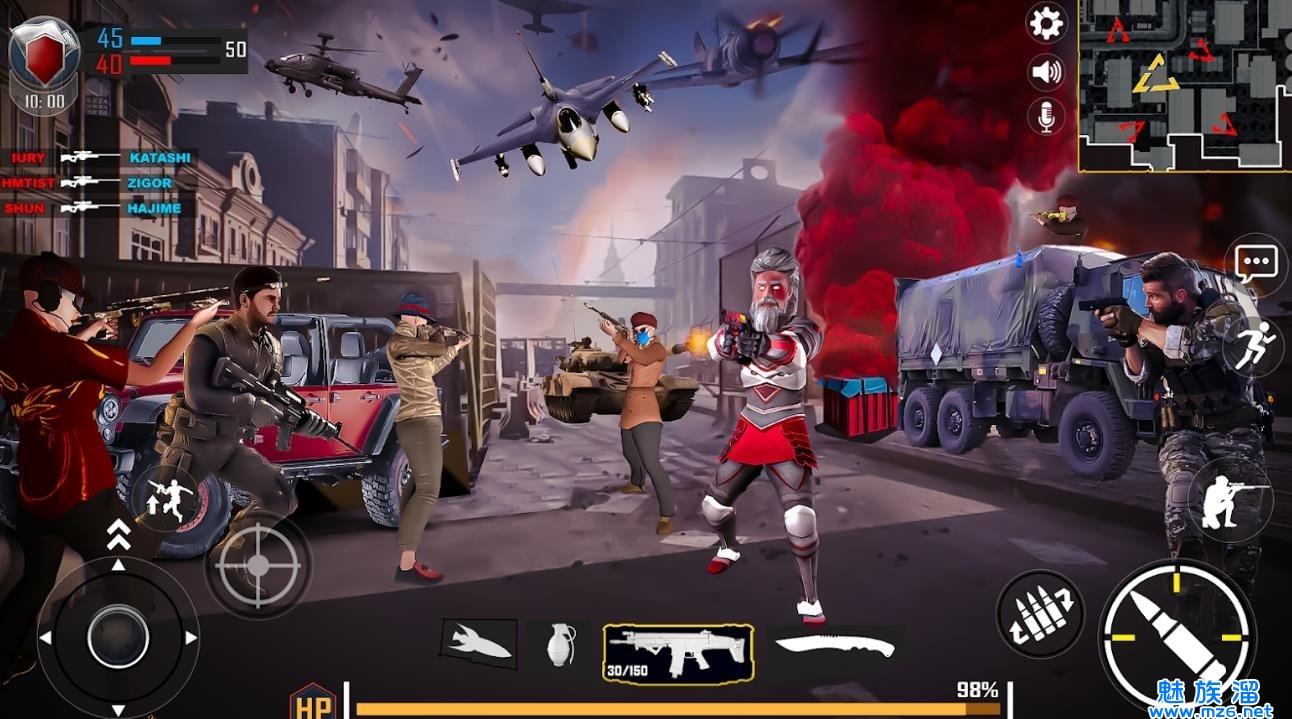Viewport: 1292px width, 719px height.
Task: Click the movement joystick center knob
Action: point(118,637)
